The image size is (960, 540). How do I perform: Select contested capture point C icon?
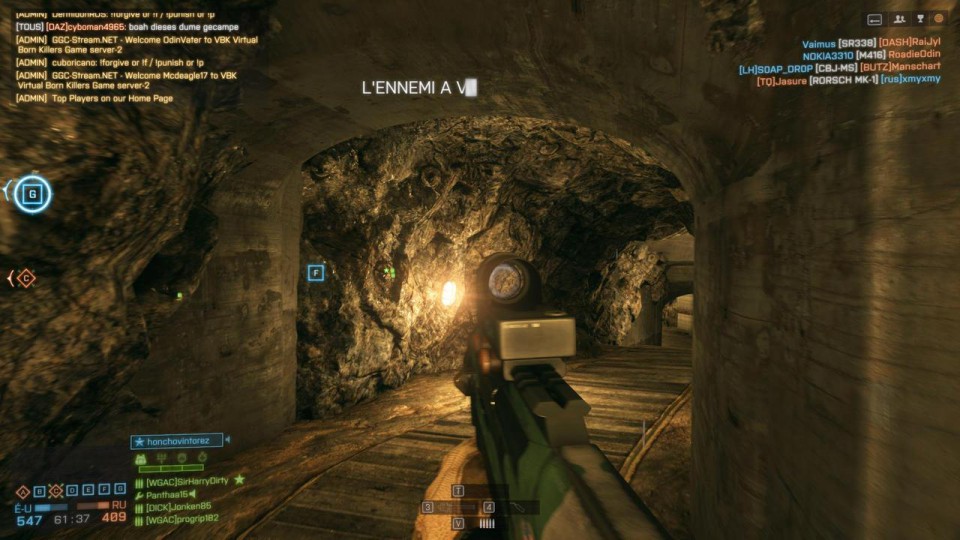pos(56,490)
